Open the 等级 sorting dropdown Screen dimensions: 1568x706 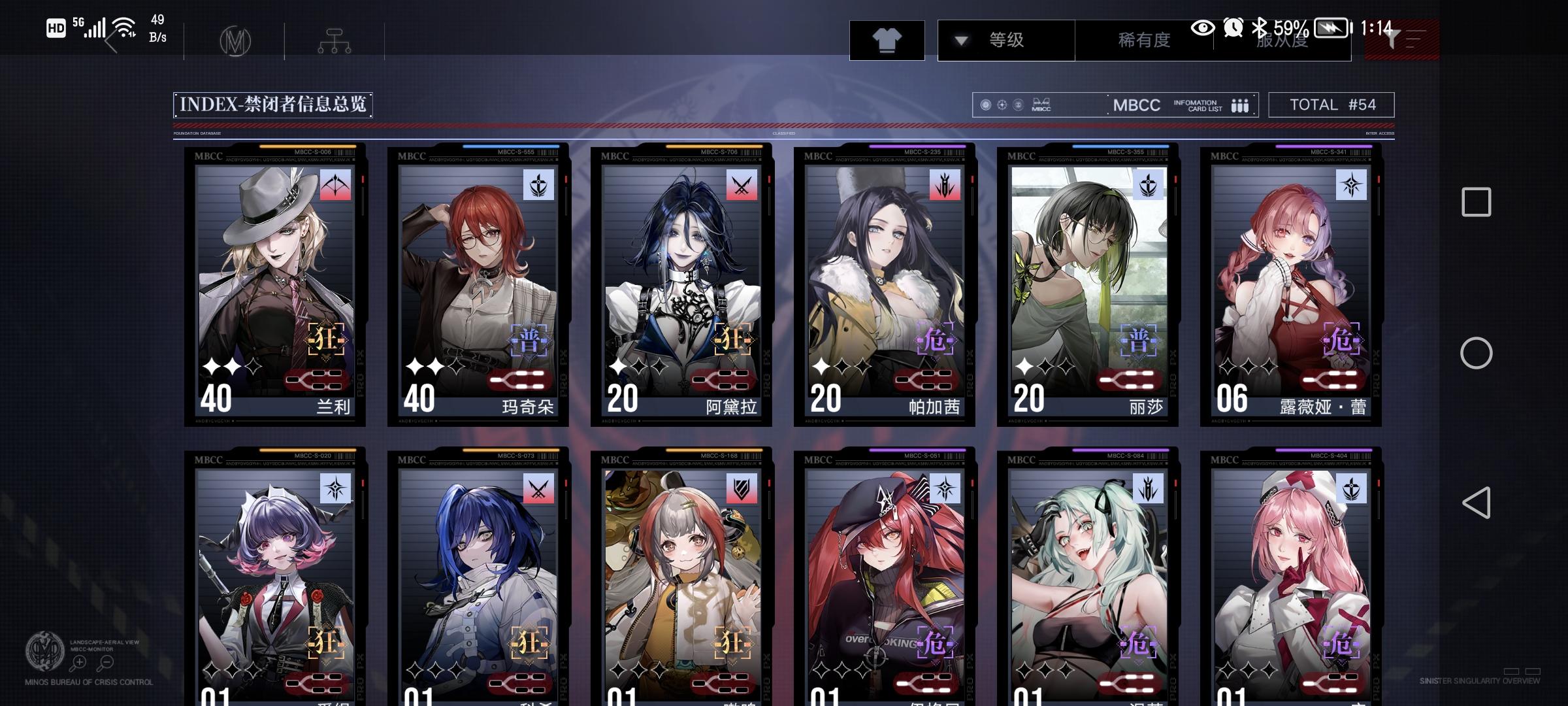[1007, 39]
